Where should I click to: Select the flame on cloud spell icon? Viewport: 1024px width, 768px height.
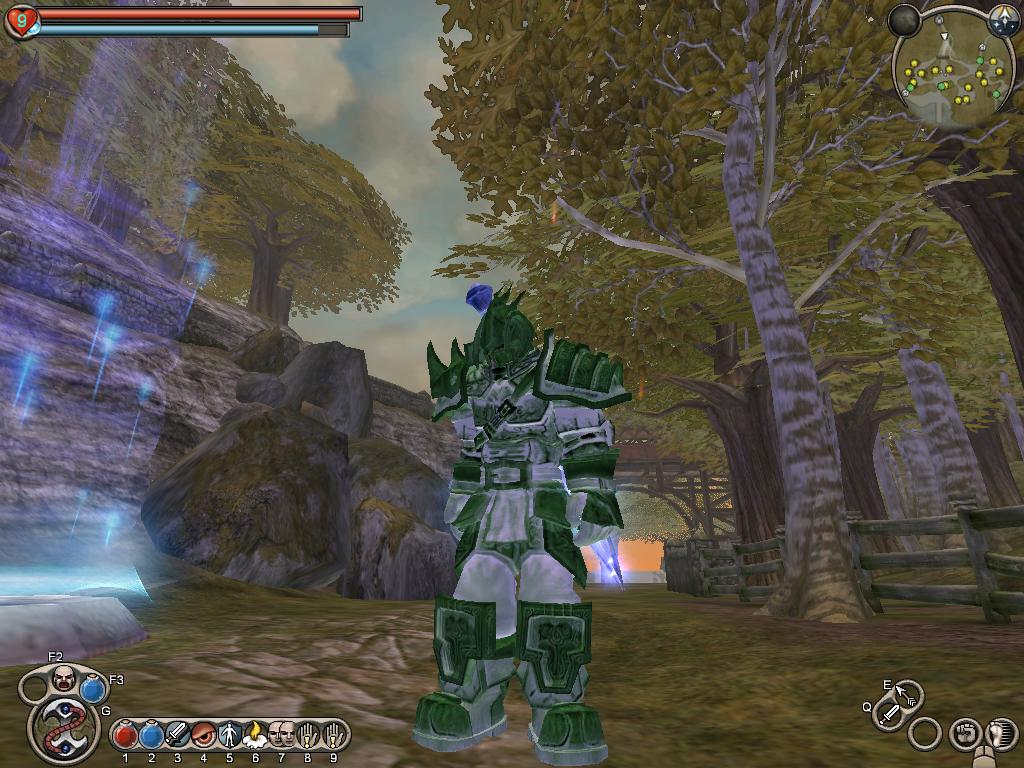click(x=255, y=735)
